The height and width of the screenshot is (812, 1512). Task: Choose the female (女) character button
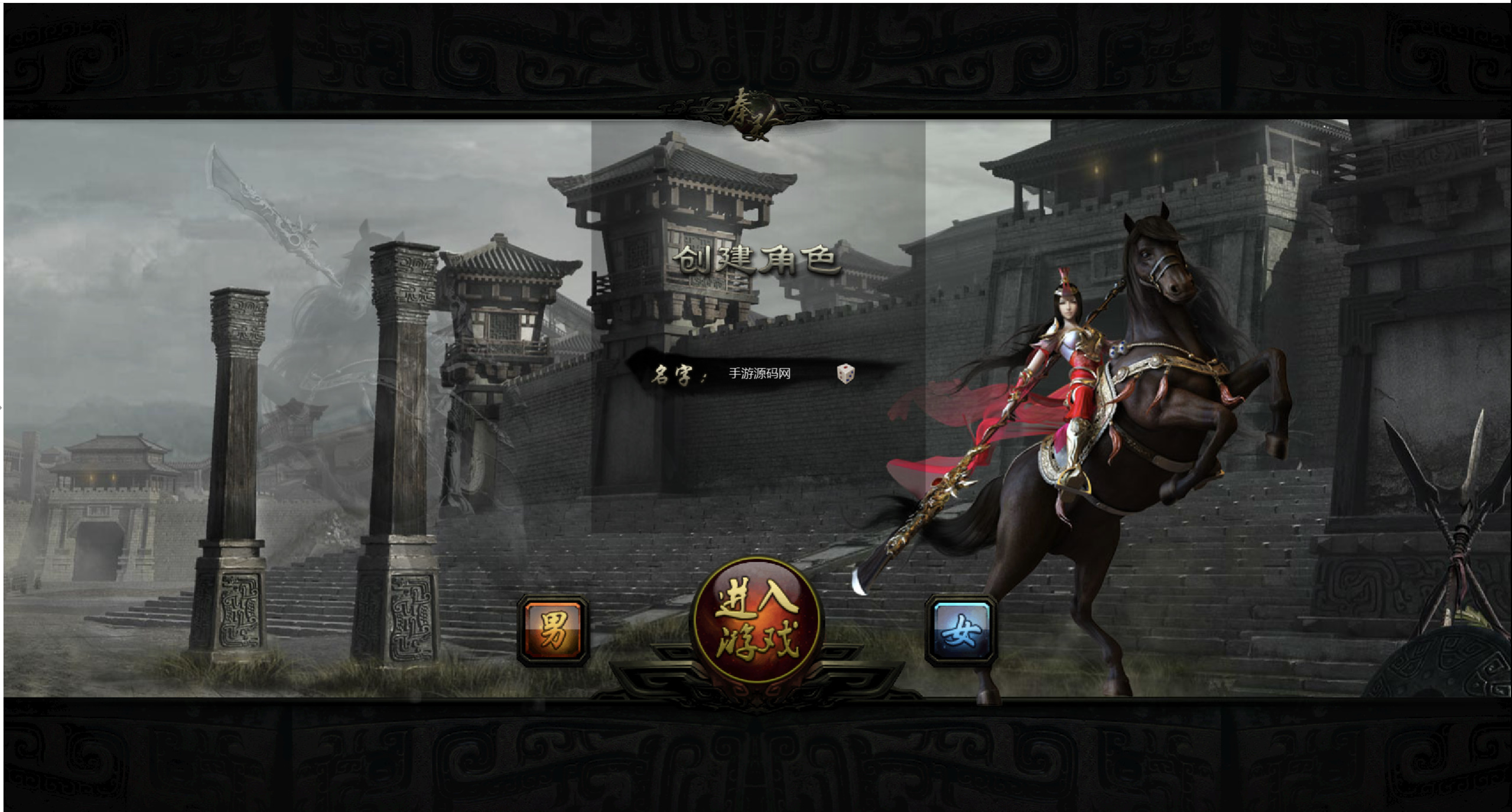(961, 630)
